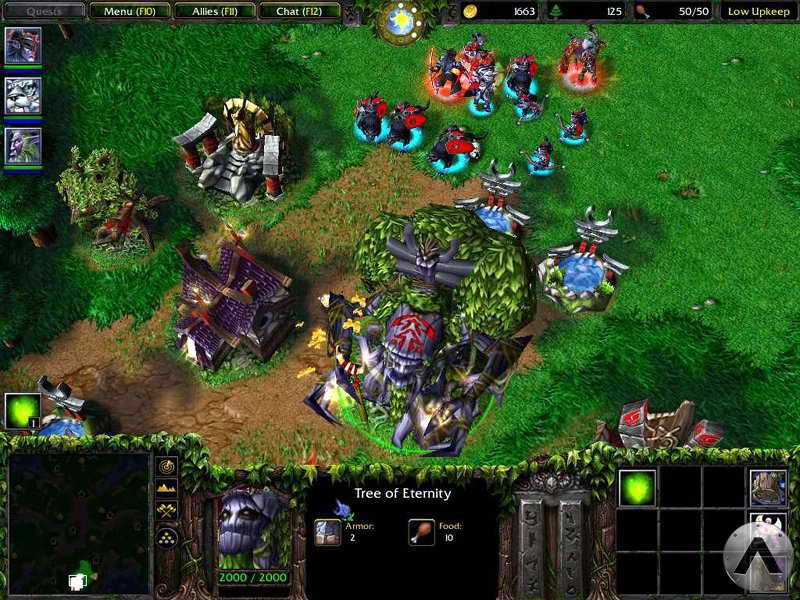Train a Wisp from the command card
This screenshot has width=800, height=600.
(x=637, y=487)
